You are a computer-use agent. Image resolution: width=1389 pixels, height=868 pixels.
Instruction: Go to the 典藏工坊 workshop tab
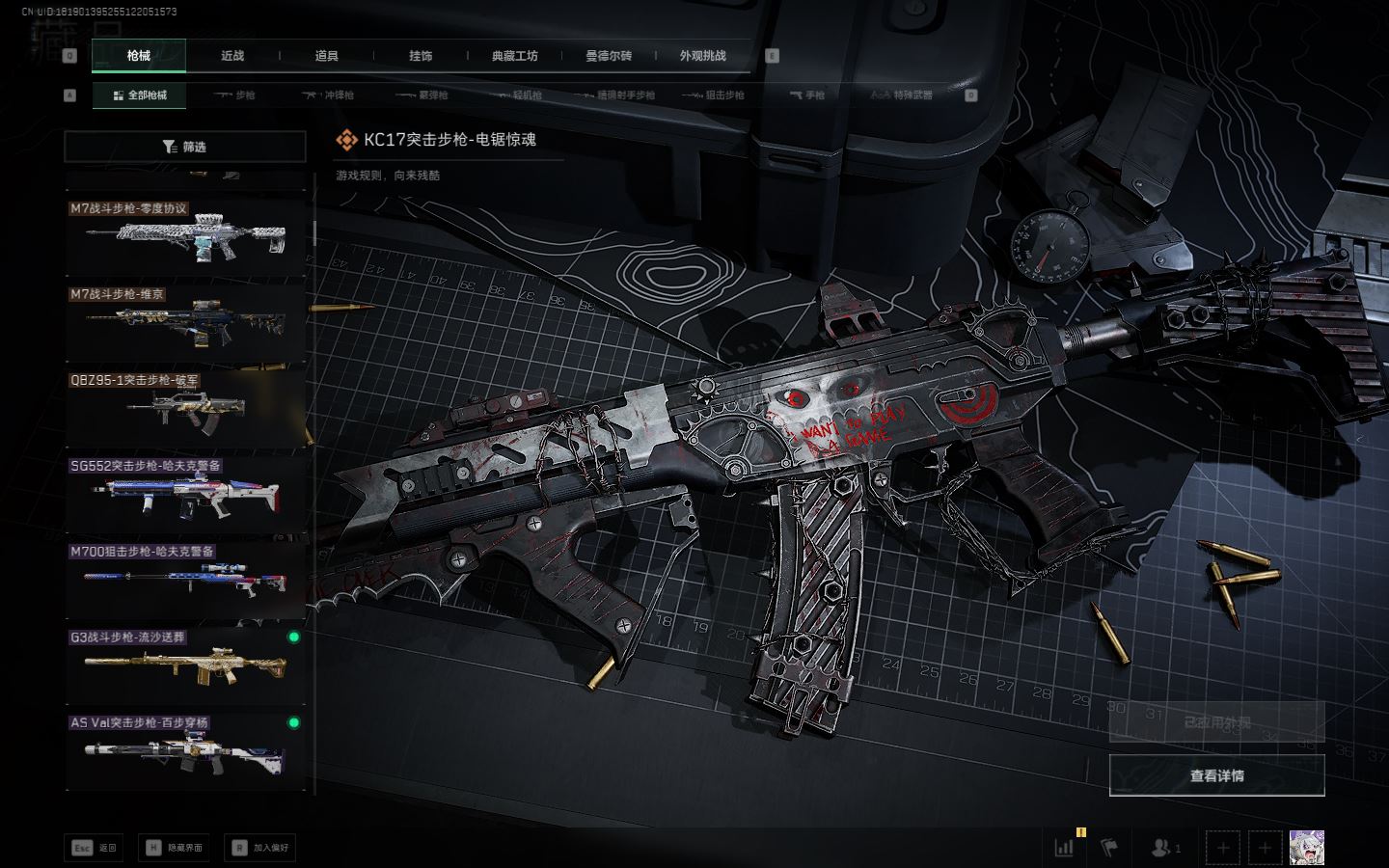[x=514, y=56]
